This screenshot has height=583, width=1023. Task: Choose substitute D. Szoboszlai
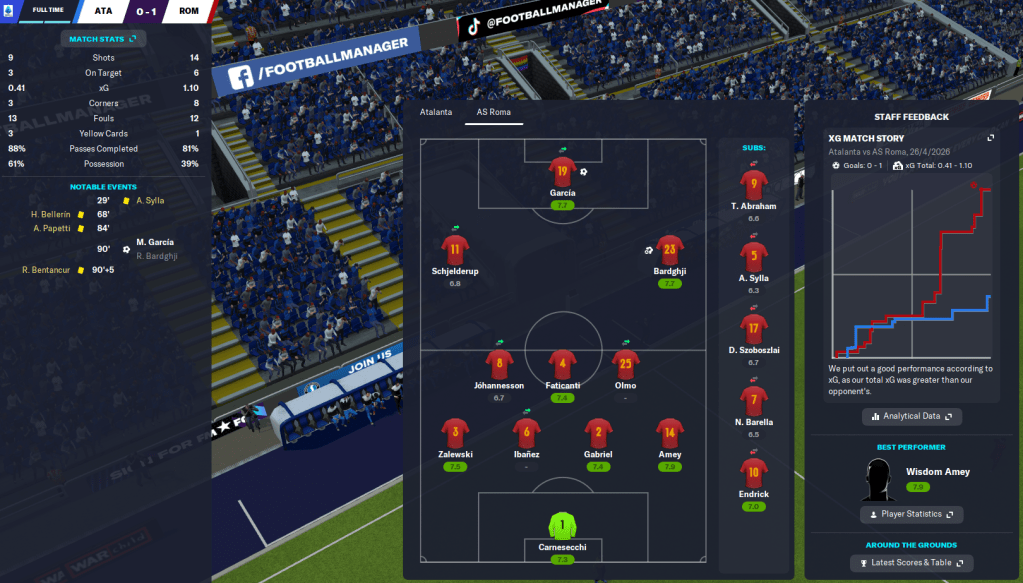(x=753, y=329)
